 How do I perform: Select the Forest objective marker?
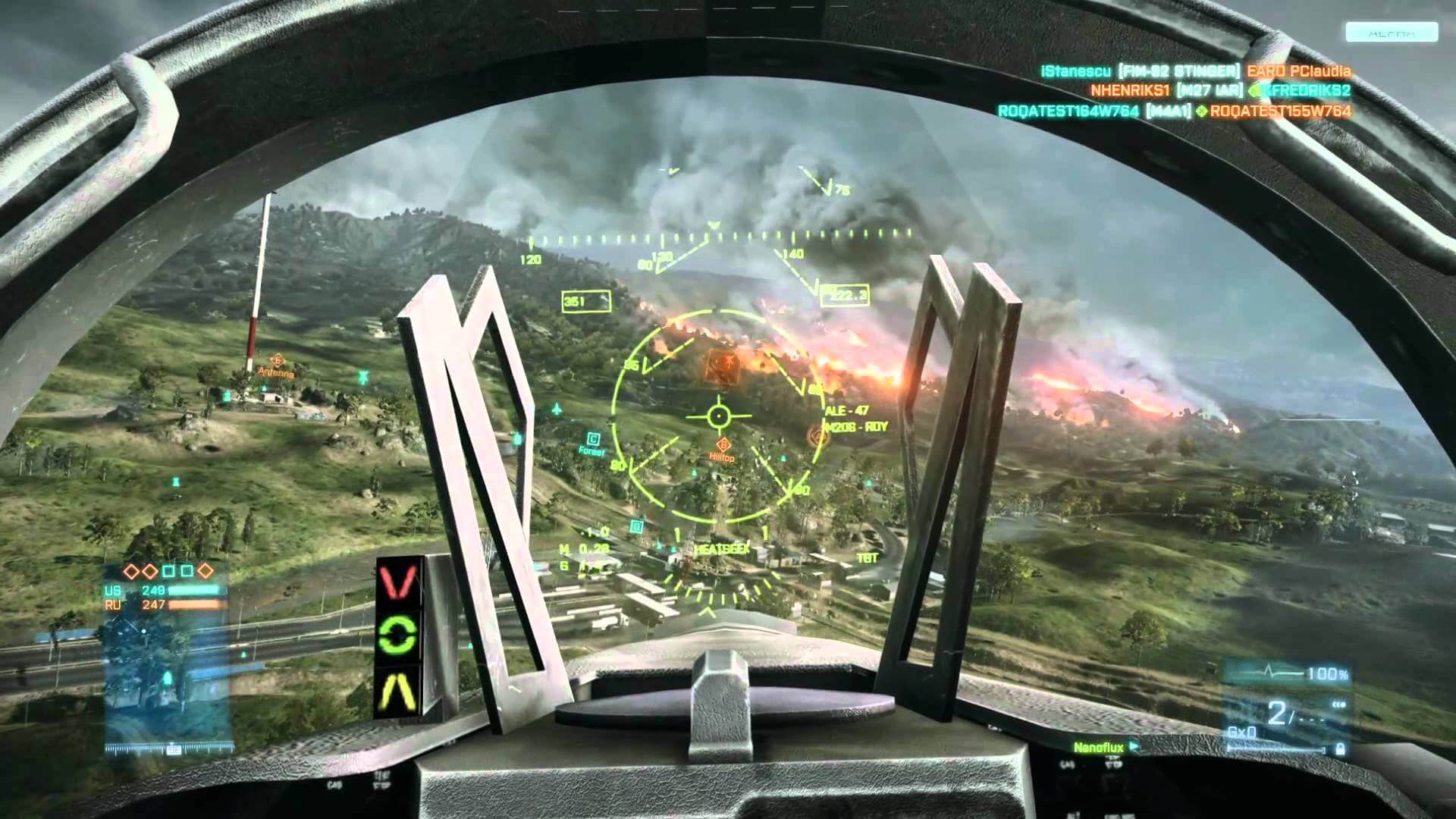click(593, 439)
